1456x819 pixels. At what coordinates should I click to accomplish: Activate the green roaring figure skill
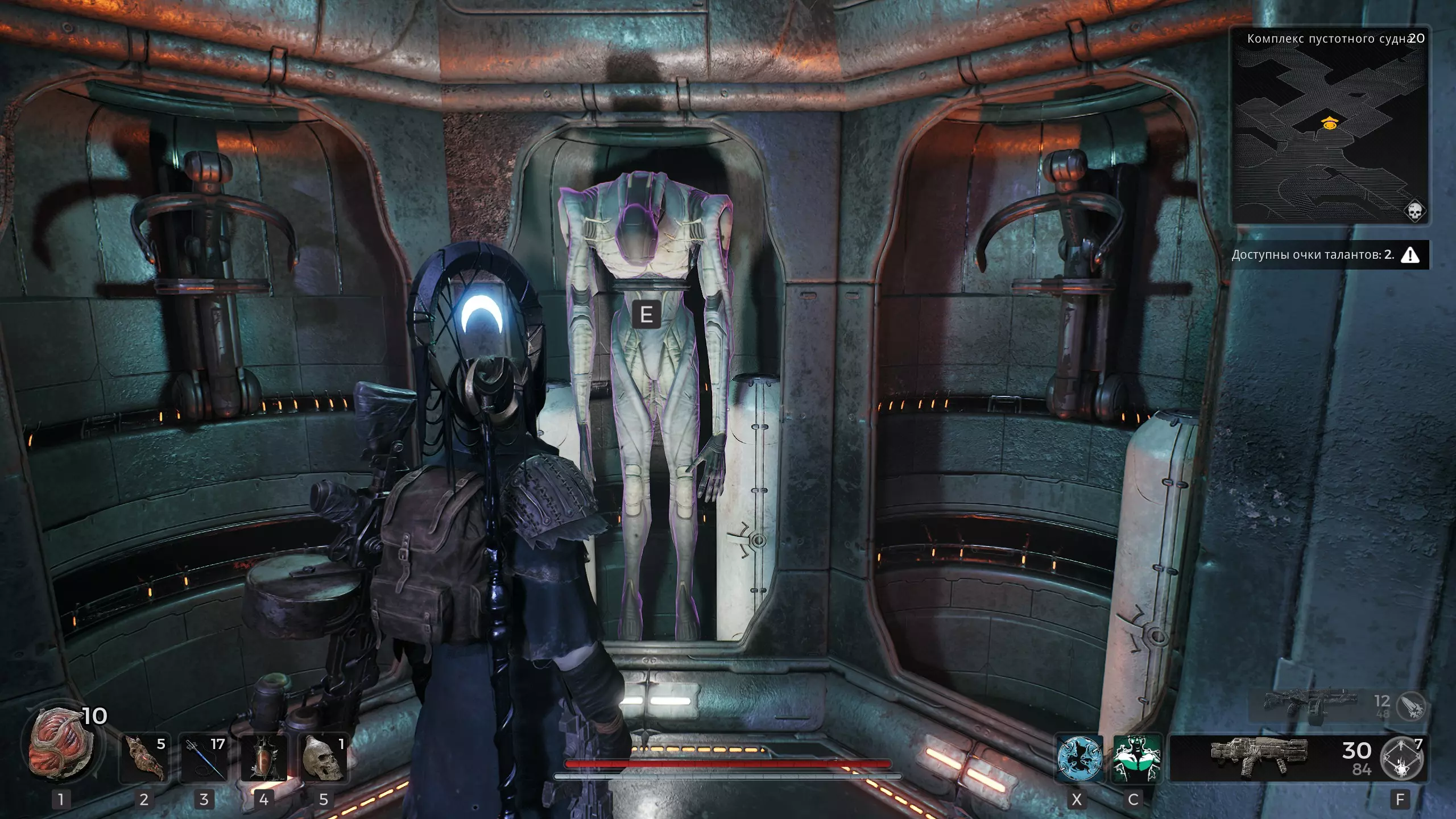tap(1135, 758)
